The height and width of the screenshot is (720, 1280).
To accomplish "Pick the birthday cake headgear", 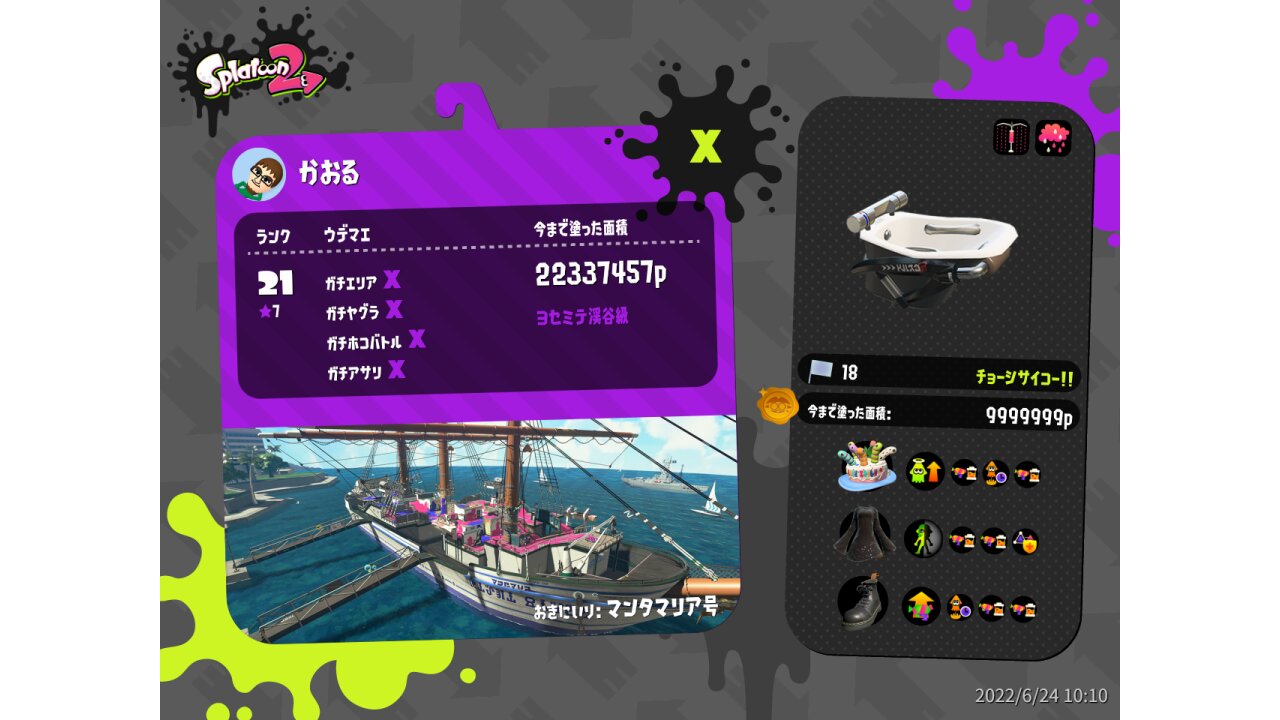I will click(866, 467).
